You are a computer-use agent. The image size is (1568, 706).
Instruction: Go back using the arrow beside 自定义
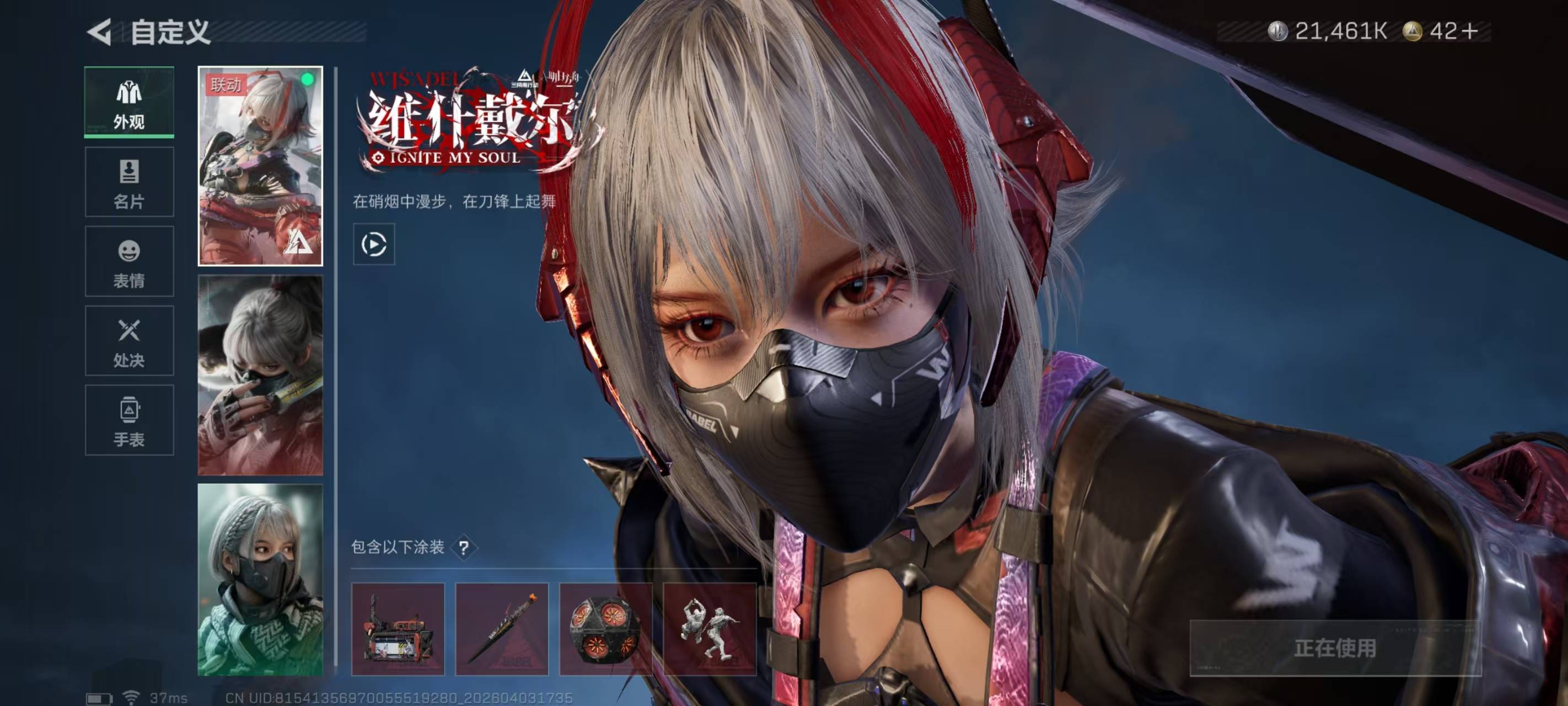click(x=100, y=31)
